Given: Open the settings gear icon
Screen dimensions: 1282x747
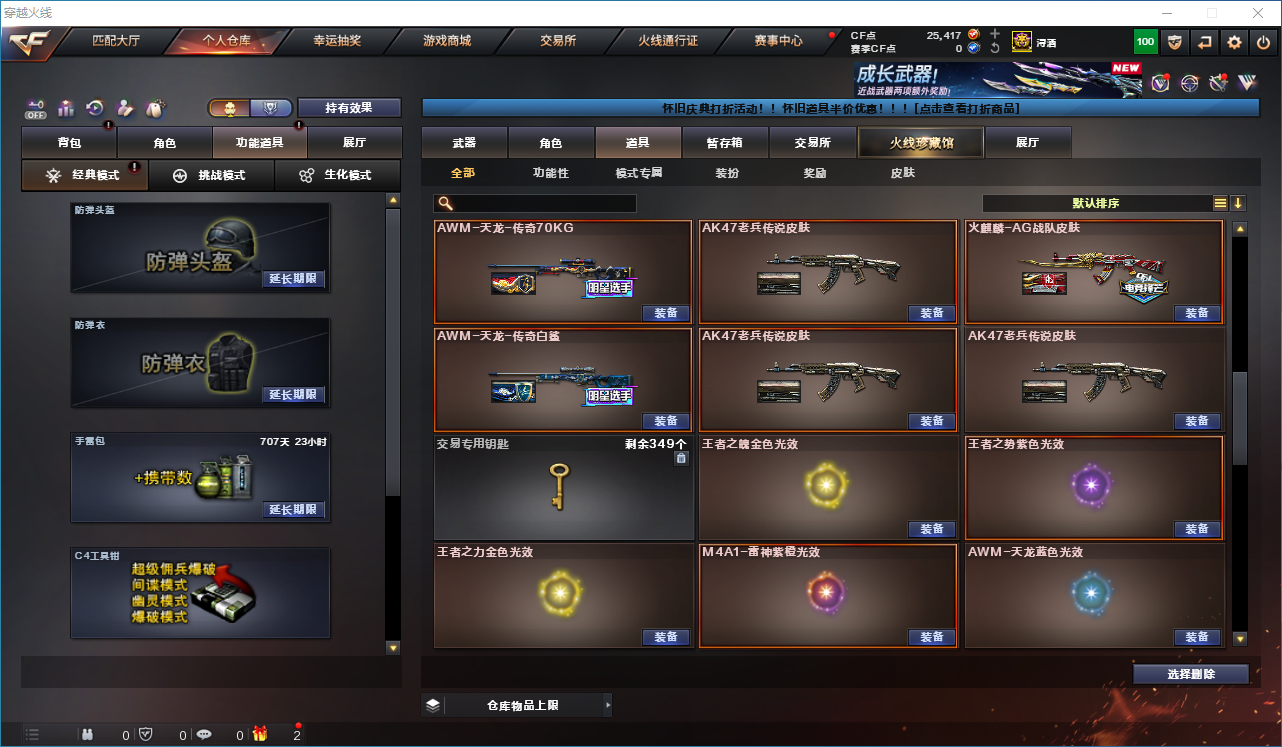Looking at the screenshot, I should click(x=1235, y=42).
